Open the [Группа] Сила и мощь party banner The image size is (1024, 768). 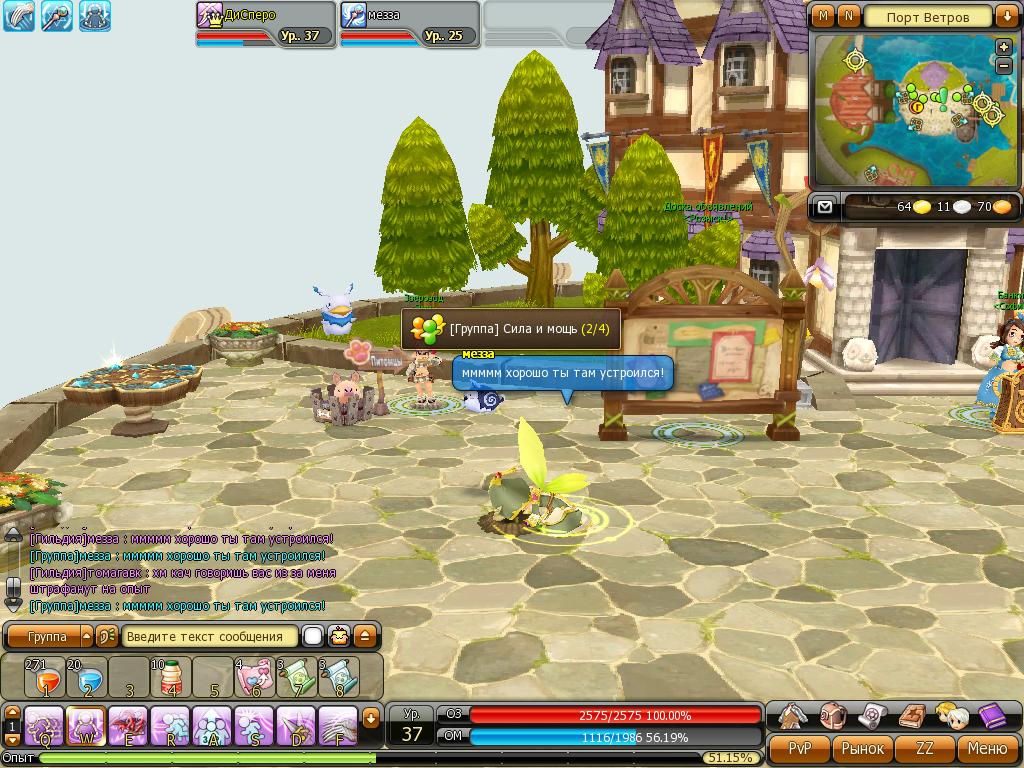pos(511,328)
